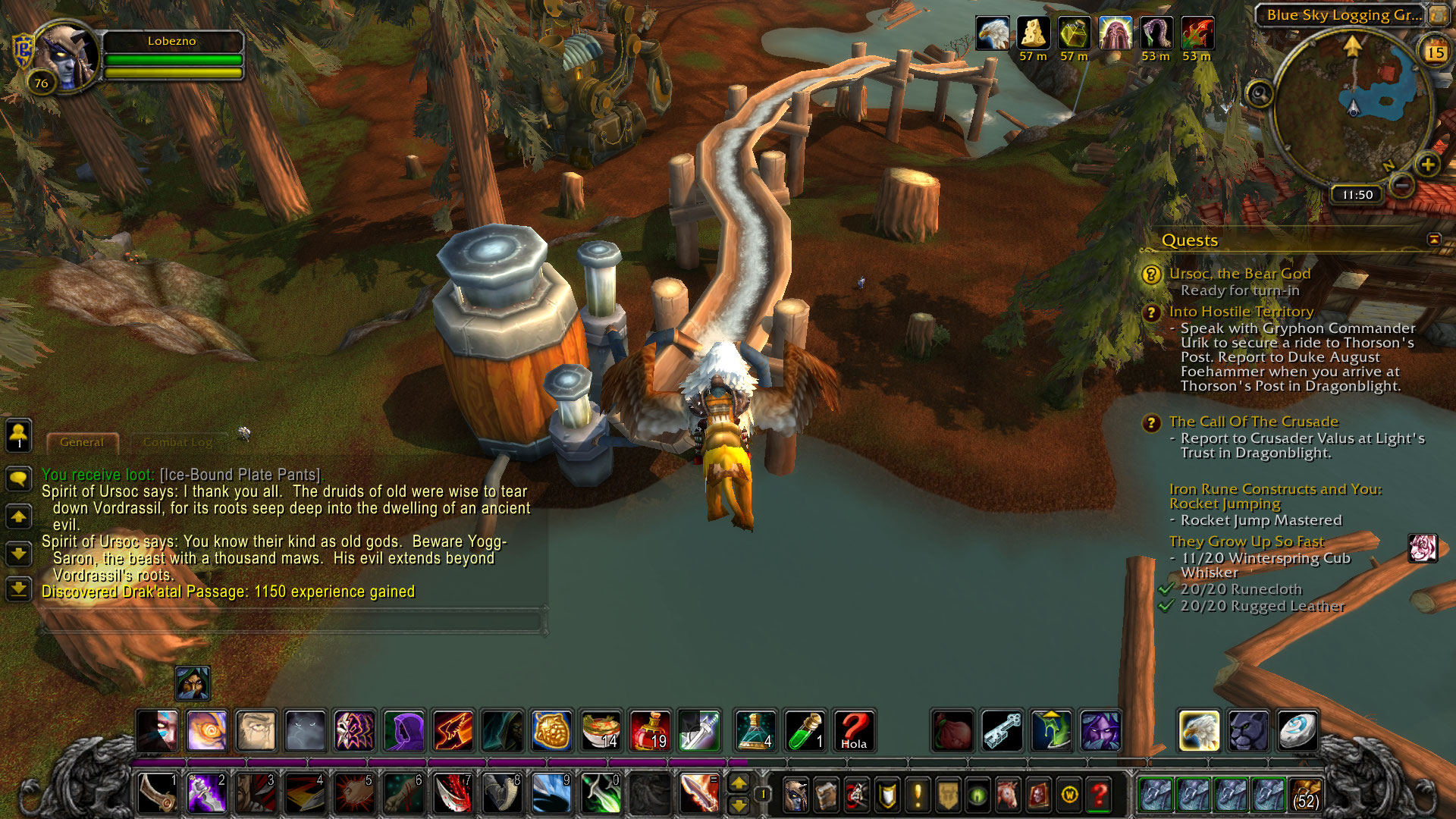Use the red potion stack of 19
Viewport: 1456px width, 819px height.
click(x=650, y=730)
